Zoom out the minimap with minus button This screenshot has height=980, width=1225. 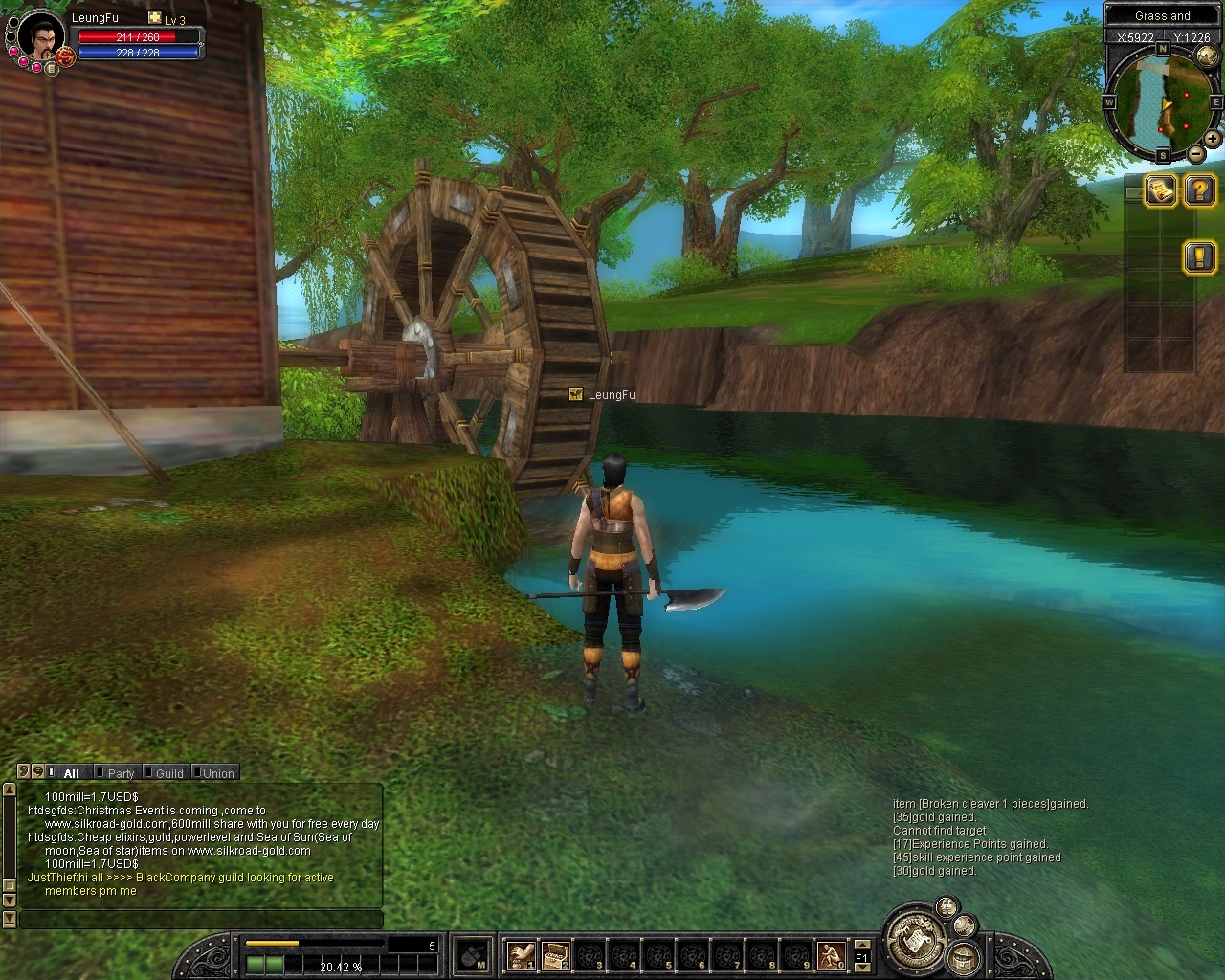(x=1196, y=153)
